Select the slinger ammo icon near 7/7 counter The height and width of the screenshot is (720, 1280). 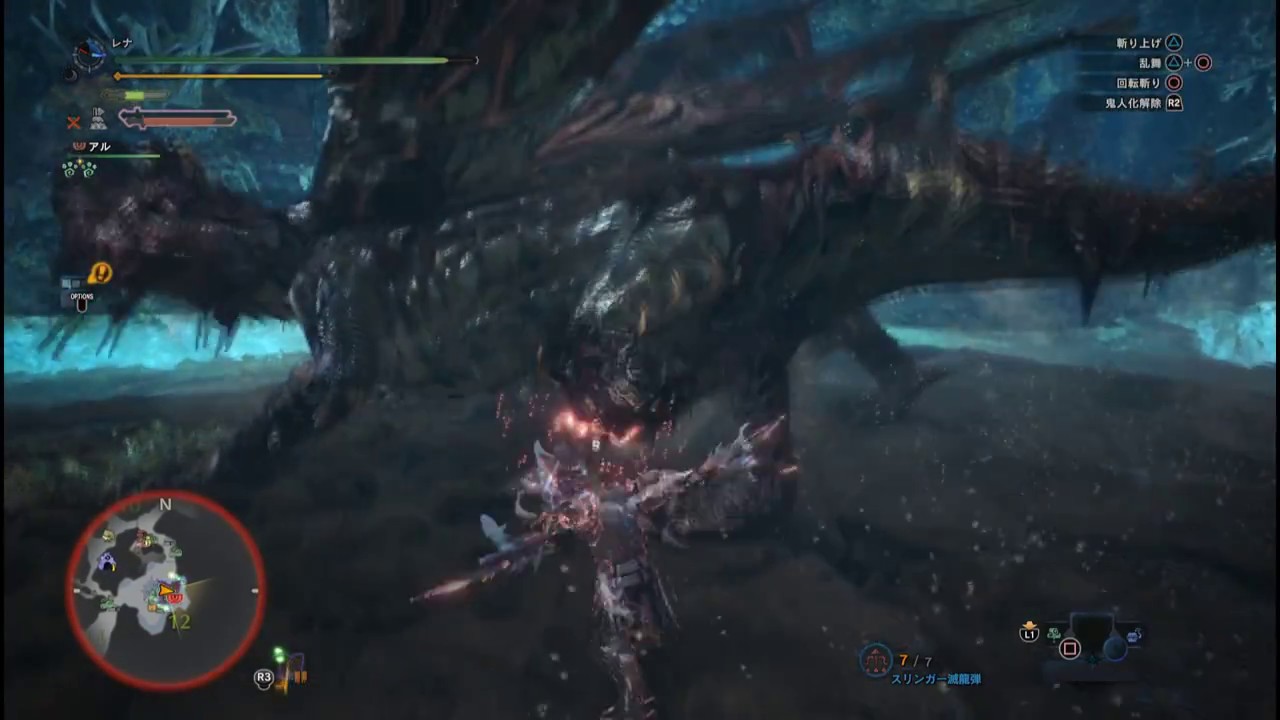[875, 658]
